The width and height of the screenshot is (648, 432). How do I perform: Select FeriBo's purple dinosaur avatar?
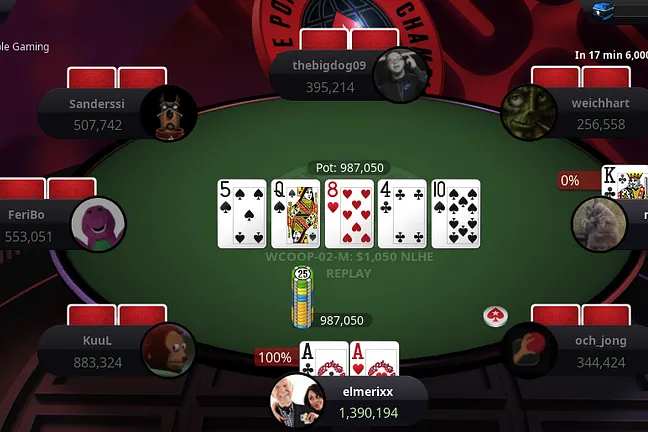[97, 224]
